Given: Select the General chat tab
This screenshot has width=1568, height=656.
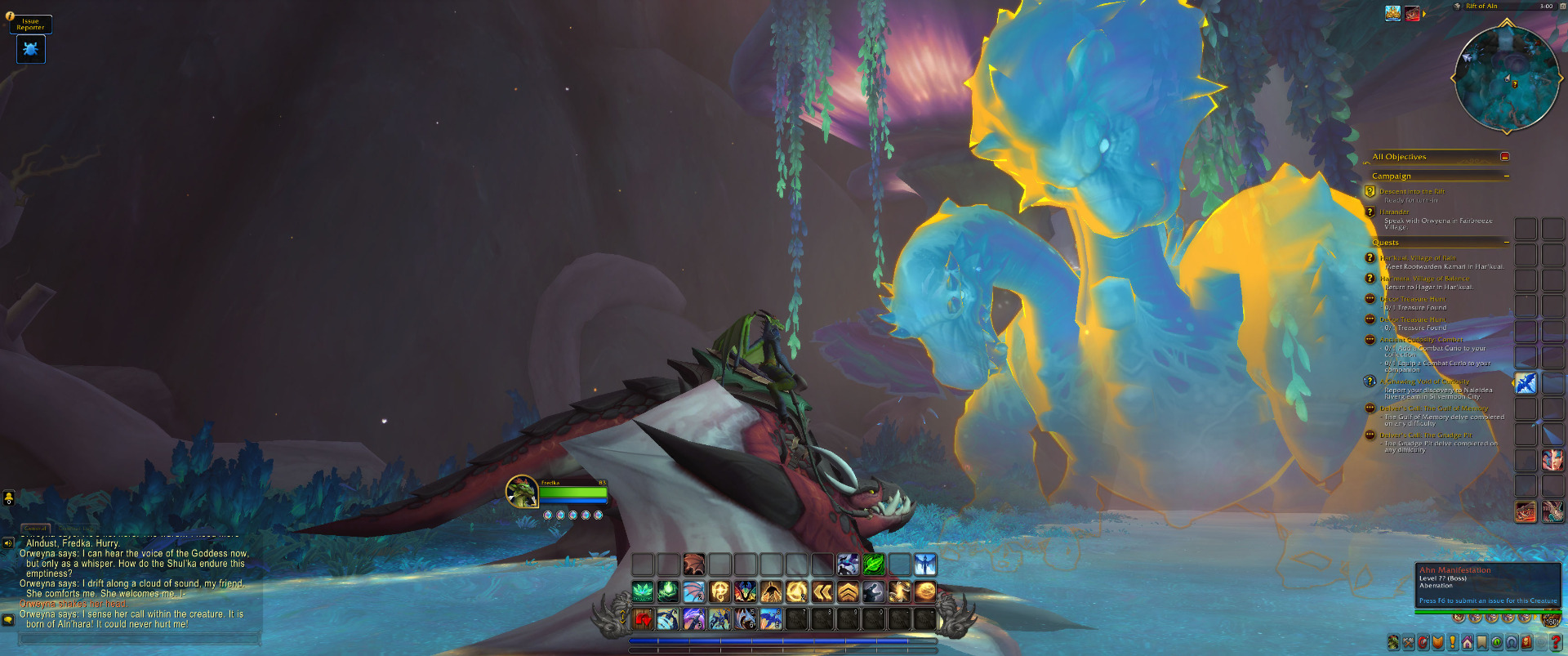Looking at the screenshot, I should pos(35,529).
